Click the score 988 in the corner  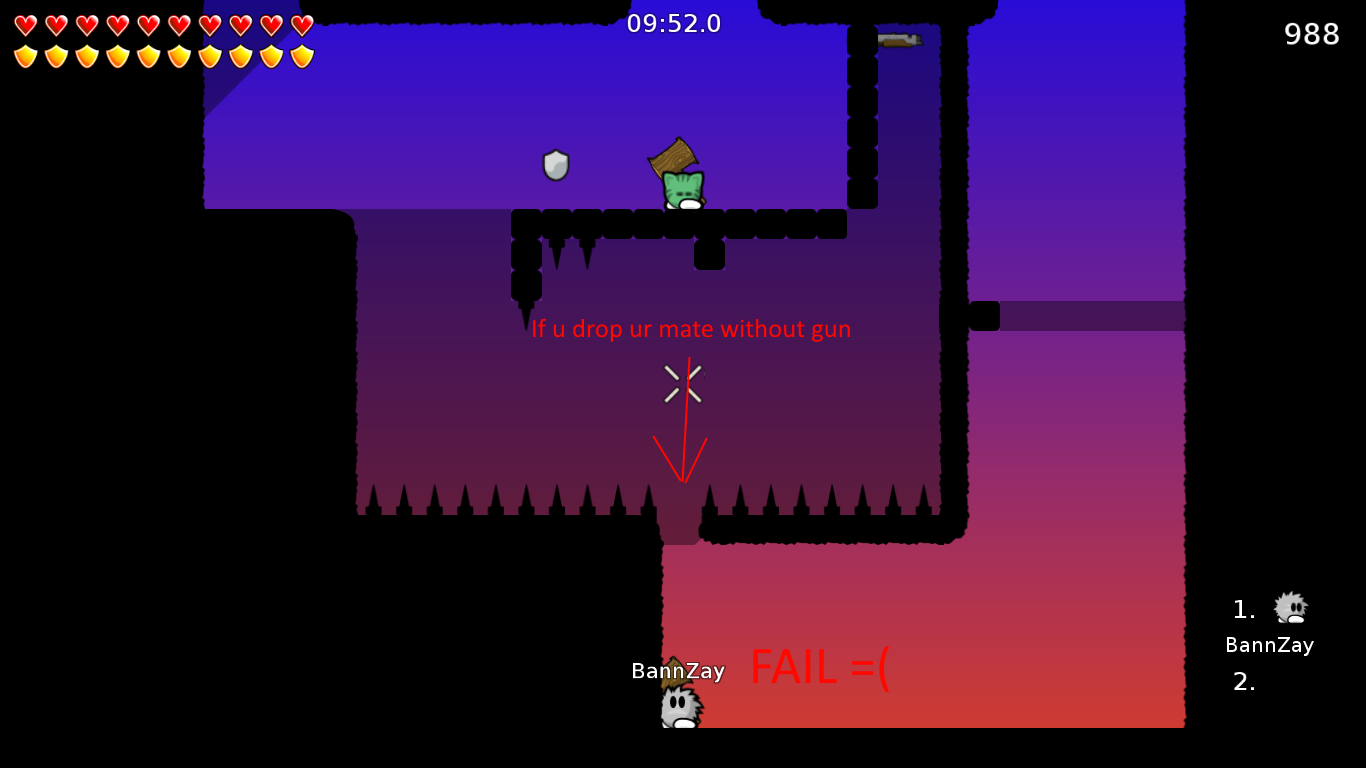point(1311,34)
